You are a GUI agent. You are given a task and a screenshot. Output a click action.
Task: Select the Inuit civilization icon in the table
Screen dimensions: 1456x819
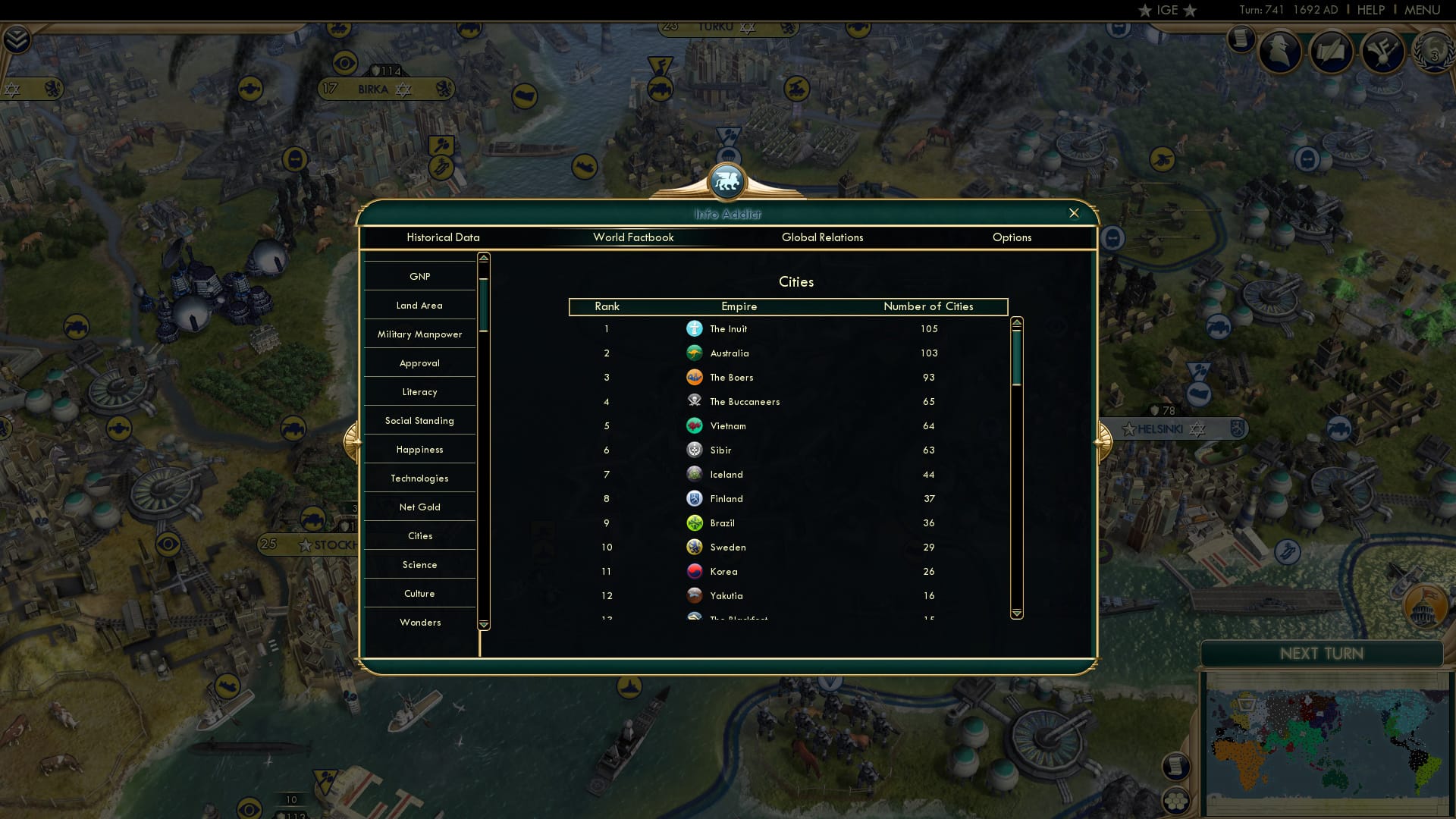coord(695,328)
